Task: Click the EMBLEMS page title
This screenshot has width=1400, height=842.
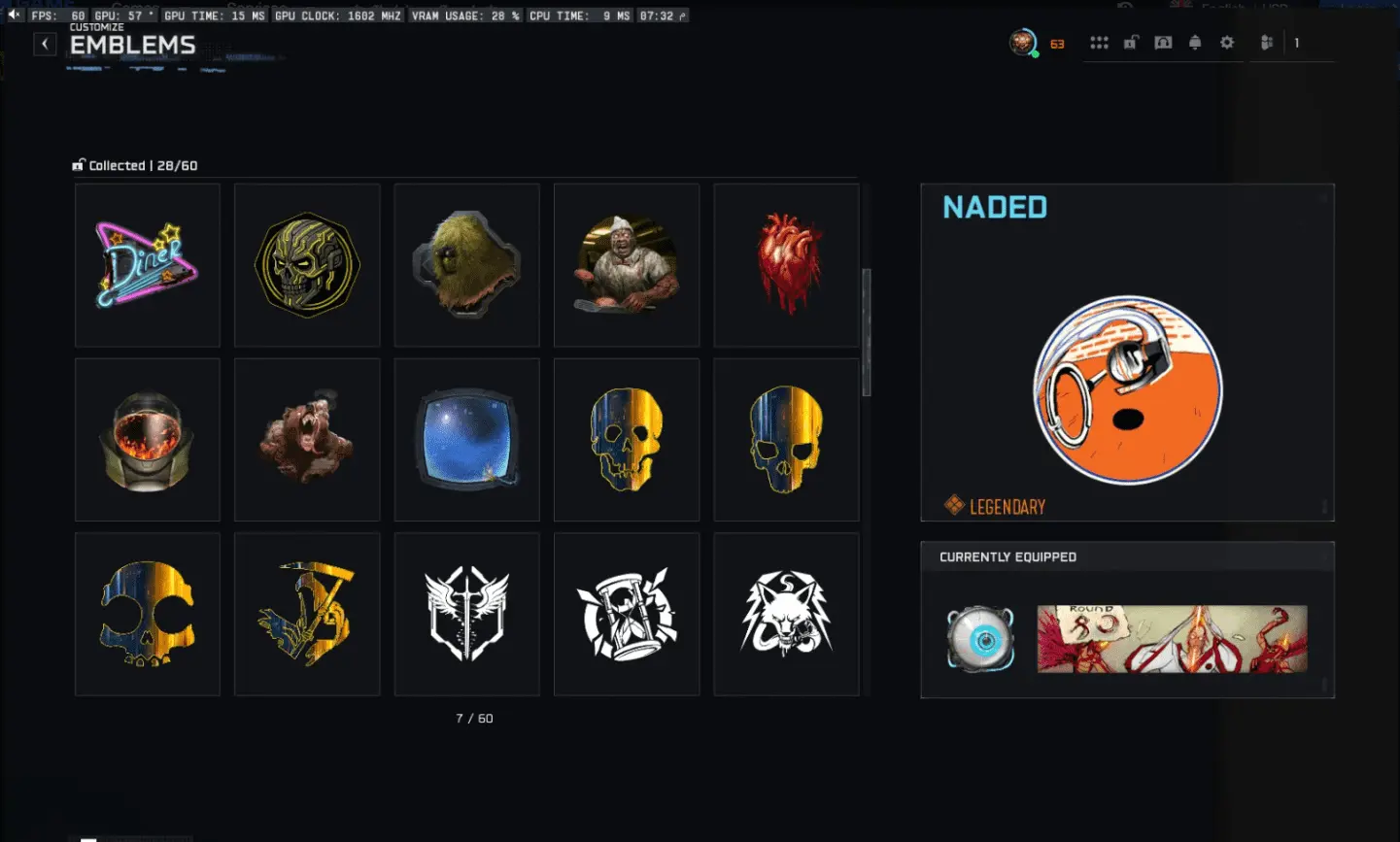Action: pyautogui.click(x=132, y=44)
